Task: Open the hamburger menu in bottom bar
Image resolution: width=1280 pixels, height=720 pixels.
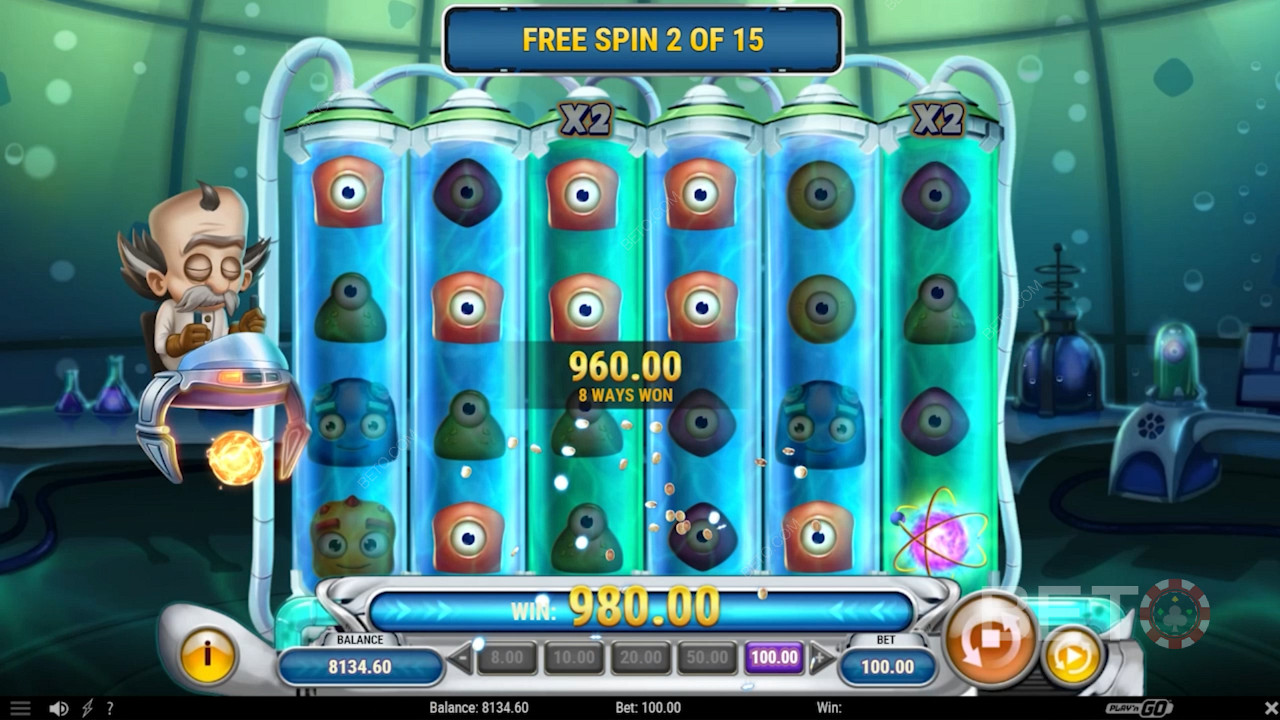Action: point(20,708)
